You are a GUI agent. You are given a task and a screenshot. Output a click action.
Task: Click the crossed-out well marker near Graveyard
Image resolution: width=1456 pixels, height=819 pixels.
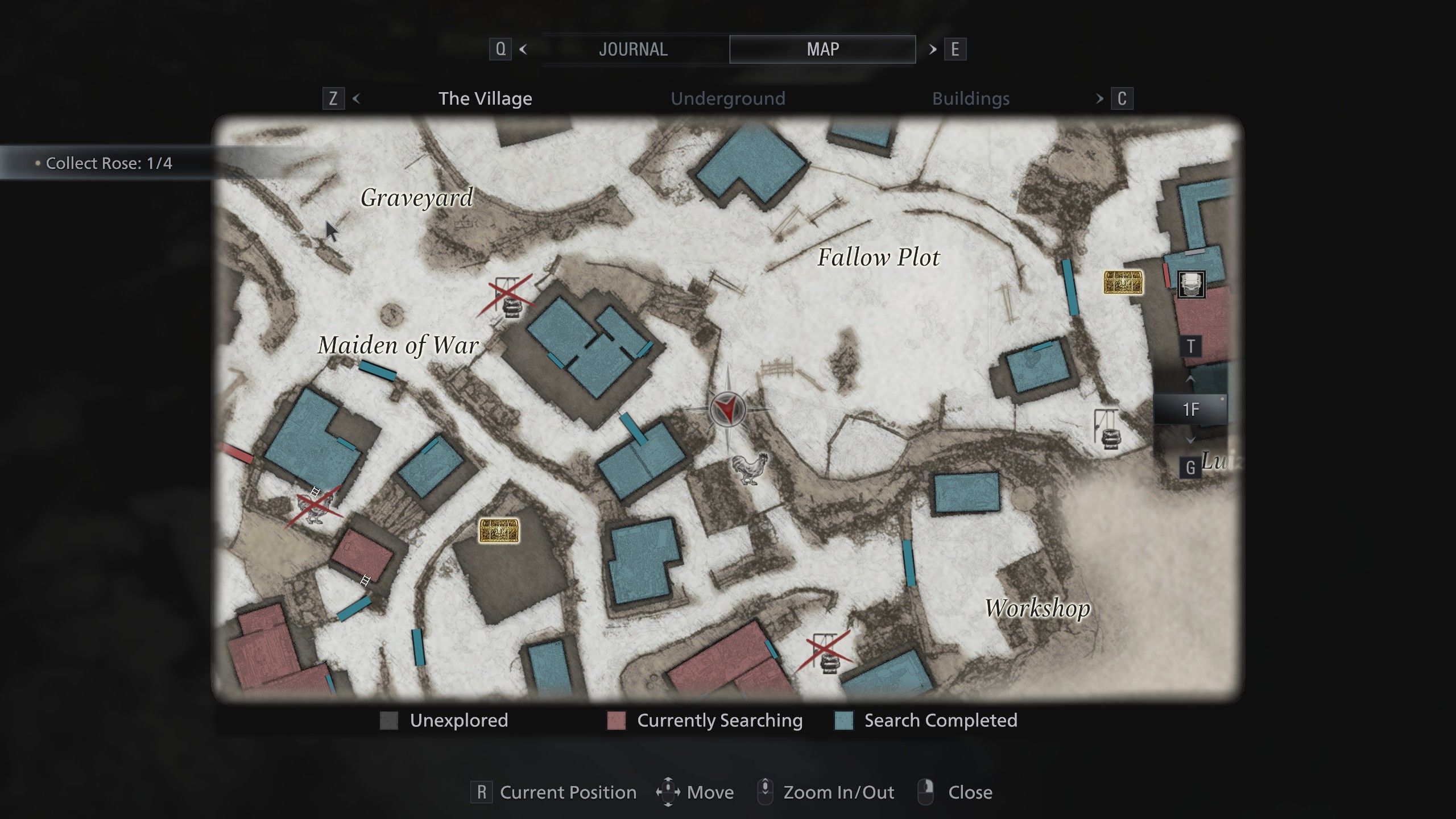click(507, 297)
